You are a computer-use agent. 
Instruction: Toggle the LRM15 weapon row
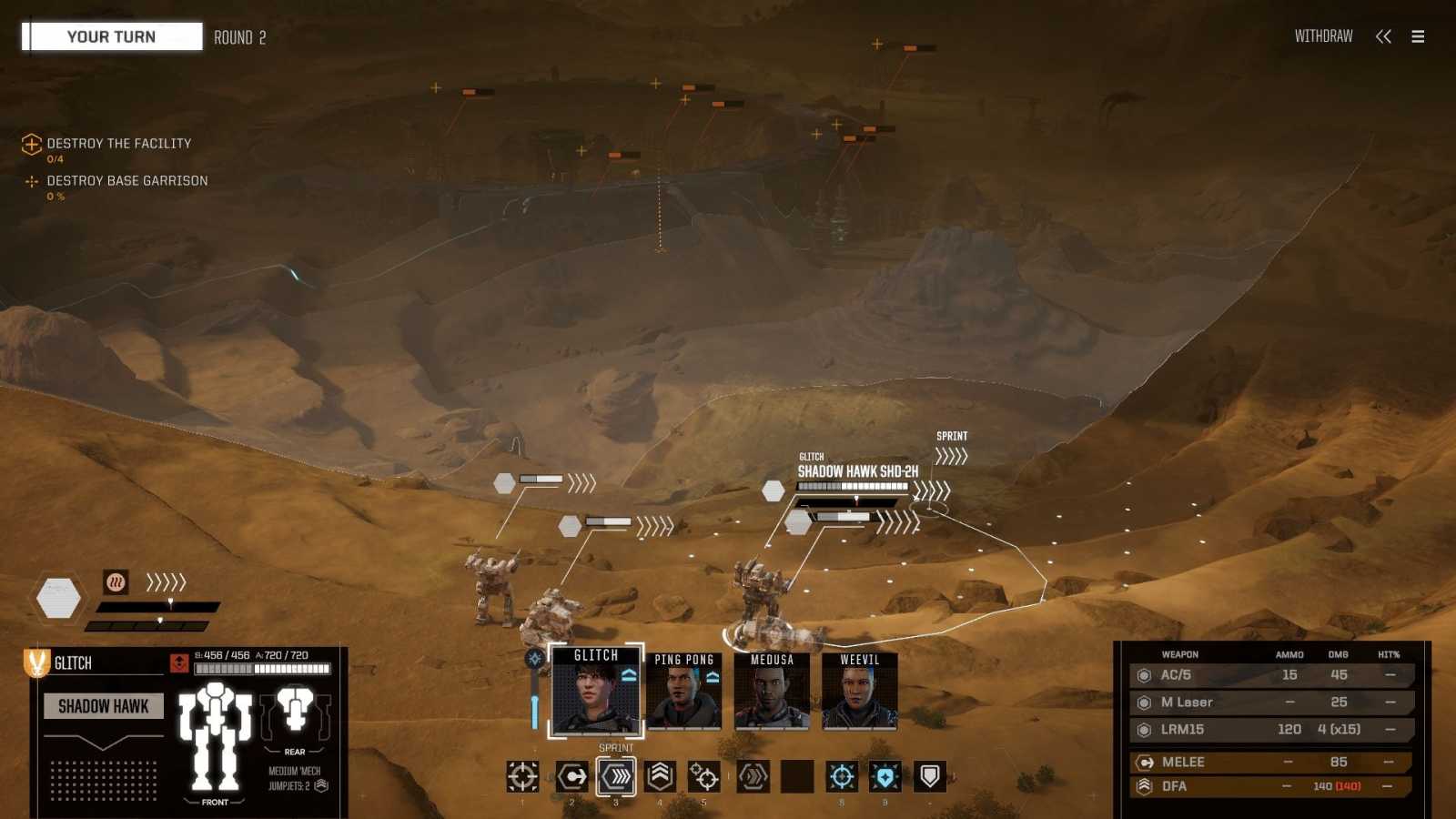coord(1270,730)
